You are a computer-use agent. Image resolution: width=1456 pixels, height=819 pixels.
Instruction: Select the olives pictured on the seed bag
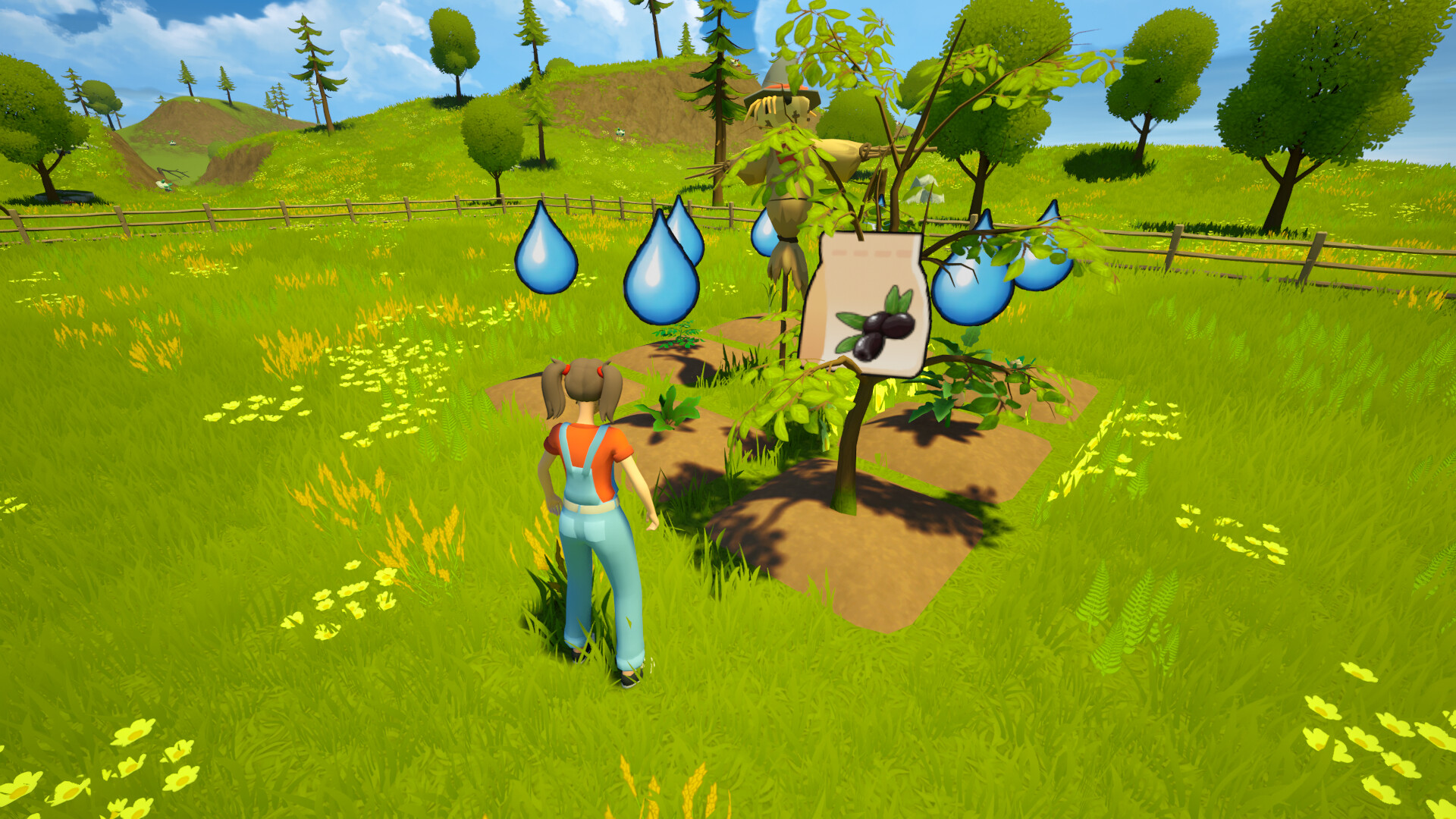coord(876,334)
